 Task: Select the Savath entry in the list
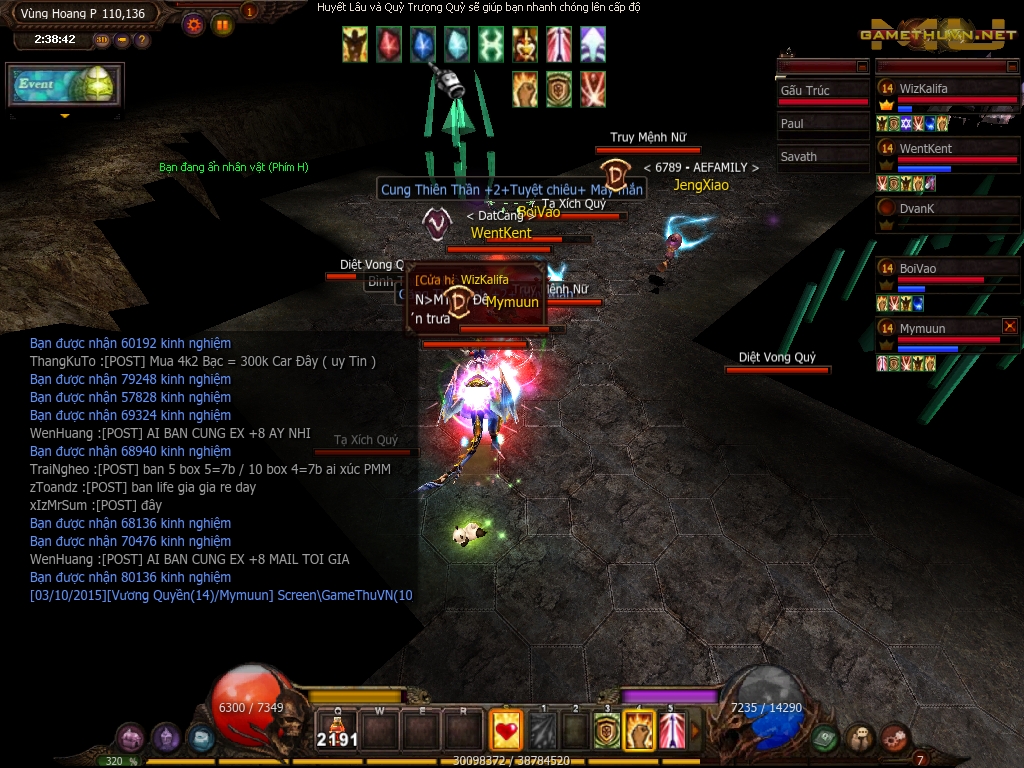(x=822, y=157)
